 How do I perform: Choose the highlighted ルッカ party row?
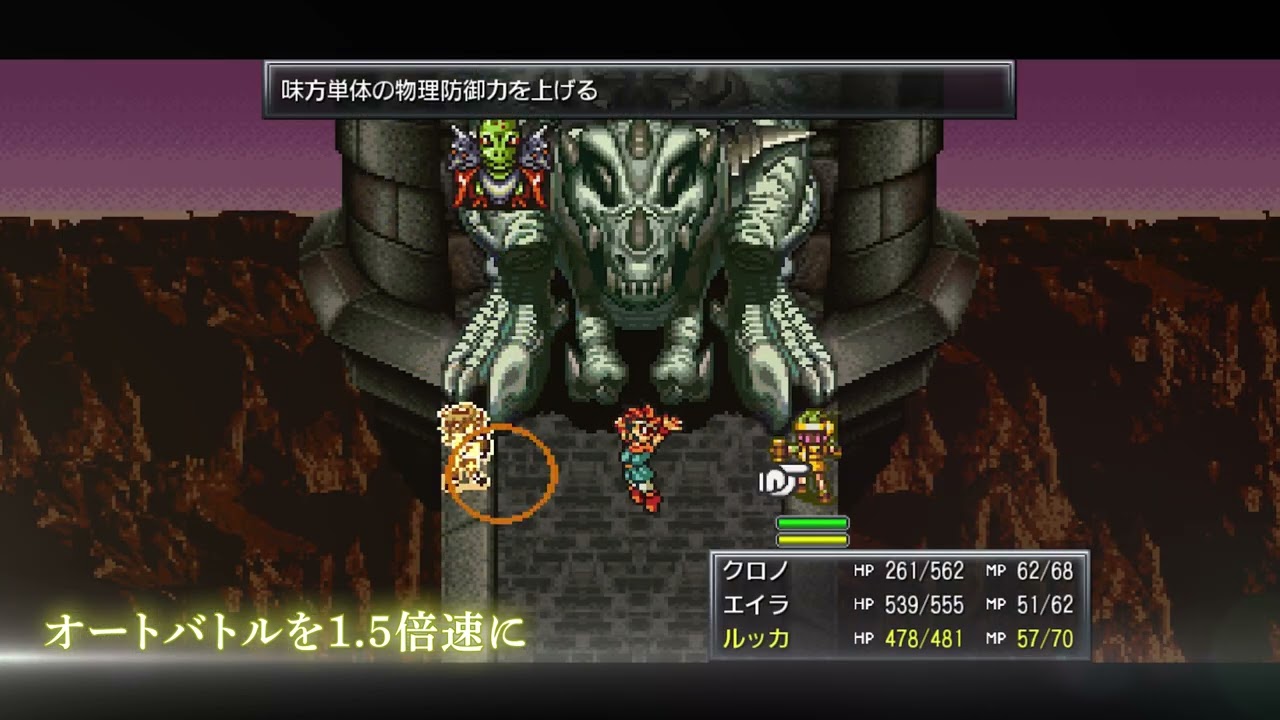(897, 638)
